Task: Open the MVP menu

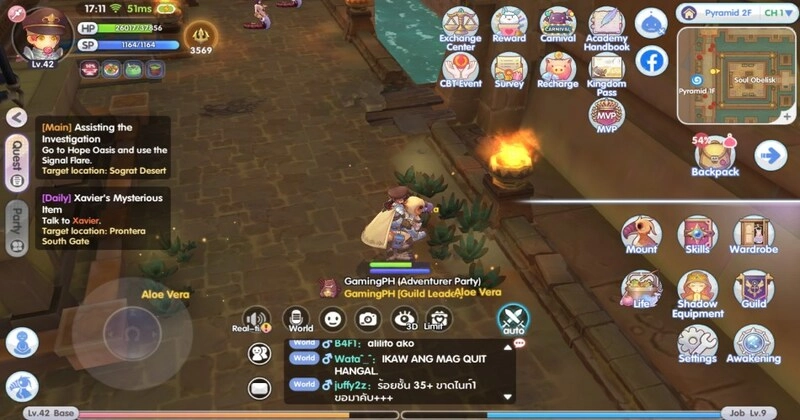Action: tap(606, 113)
